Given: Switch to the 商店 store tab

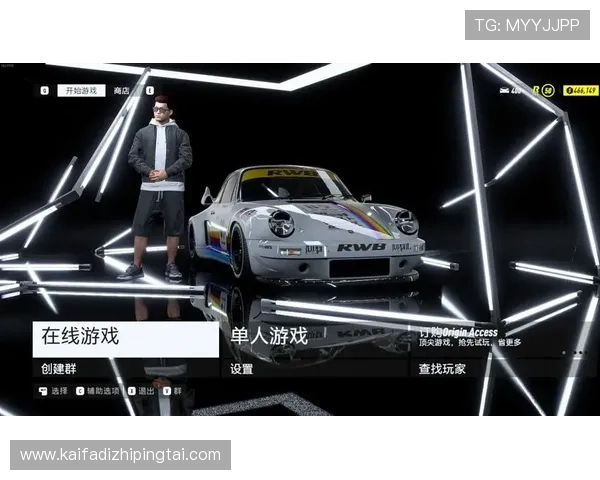Looking at the screenshot, I should point(121,90).
